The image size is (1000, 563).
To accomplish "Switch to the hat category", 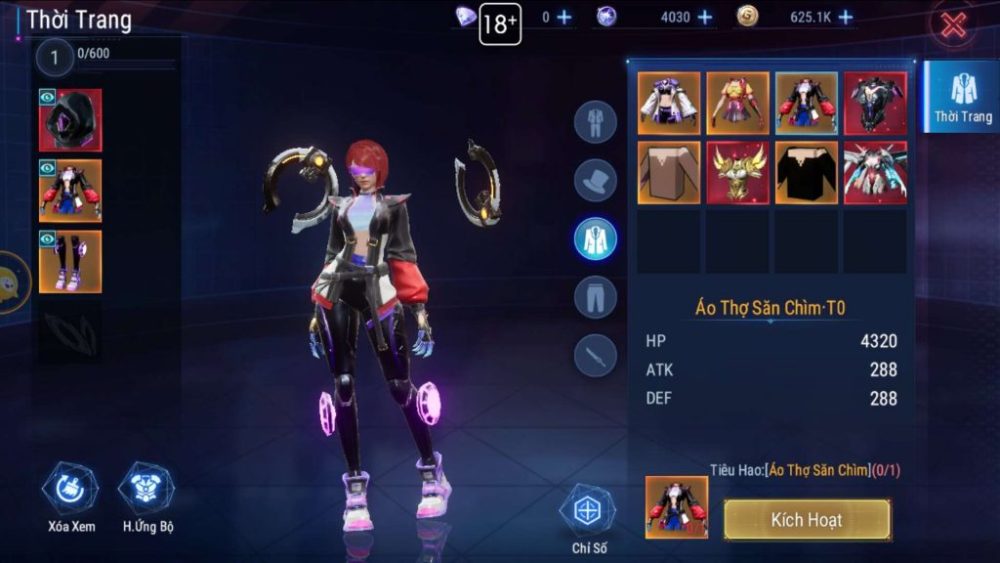I will click(595, 180).
